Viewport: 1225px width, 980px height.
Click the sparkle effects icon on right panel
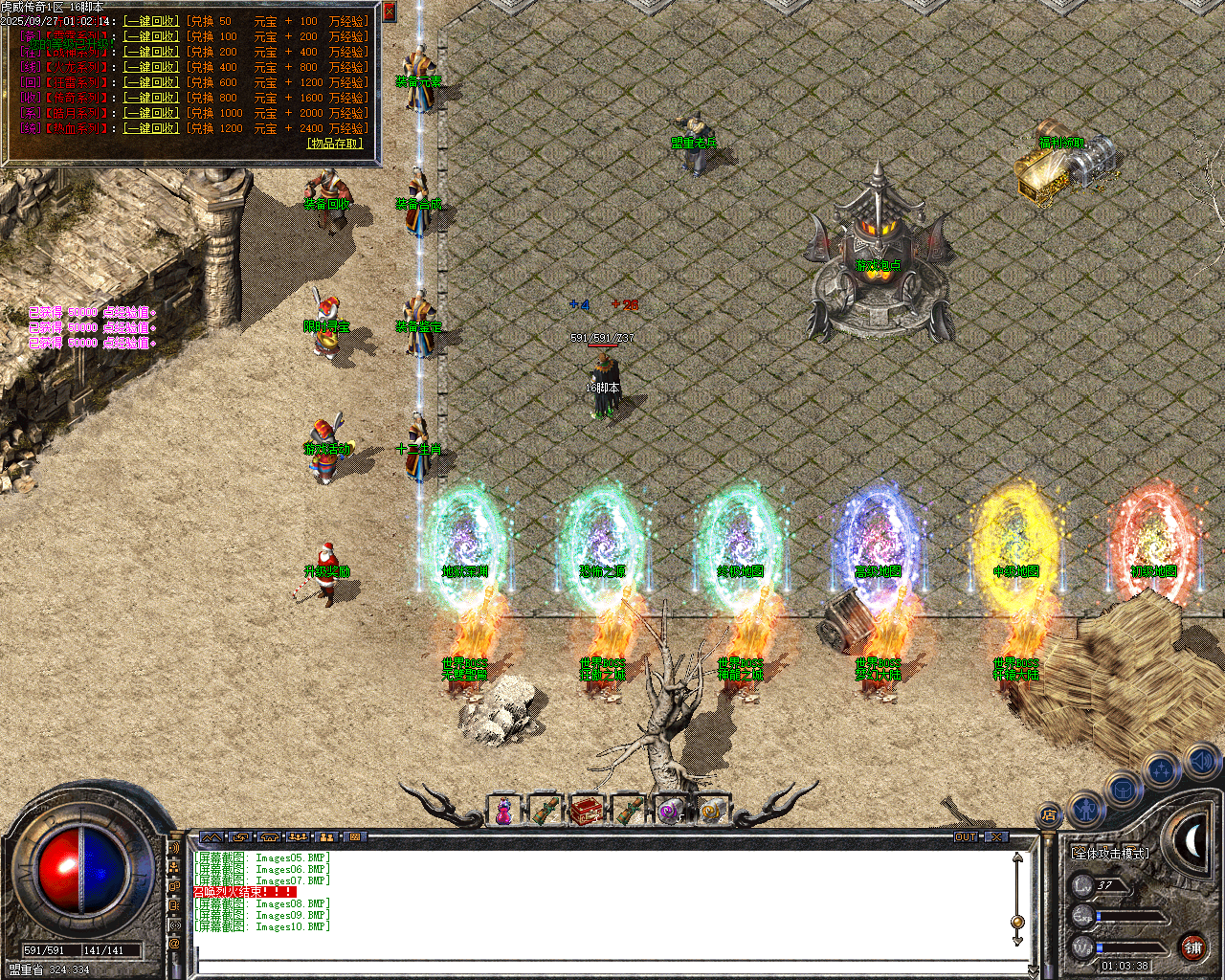click(x=1162, y=769)
